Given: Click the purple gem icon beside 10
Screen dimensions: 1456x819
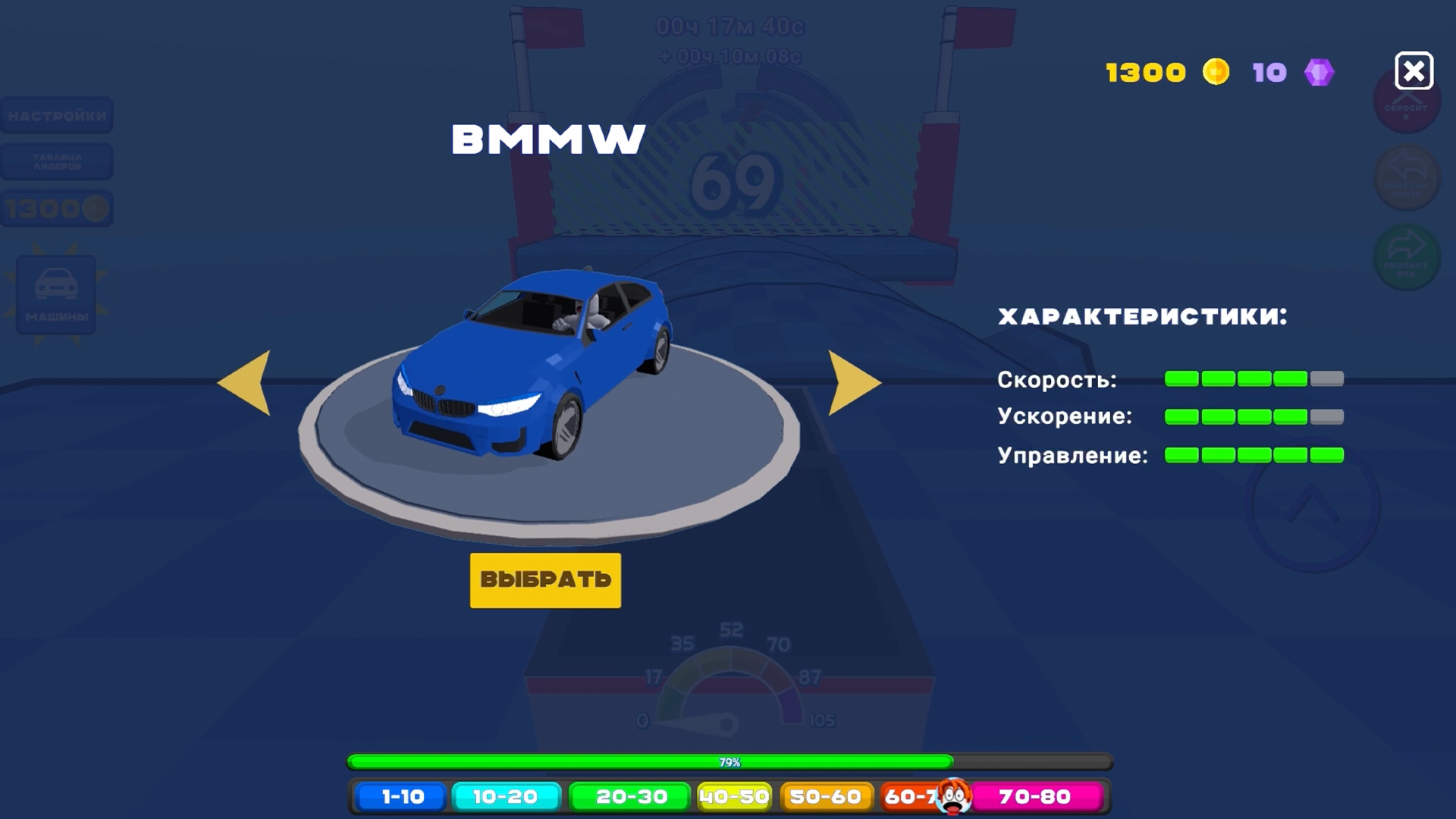Looking at the screenshot, I should [1319, 71].
